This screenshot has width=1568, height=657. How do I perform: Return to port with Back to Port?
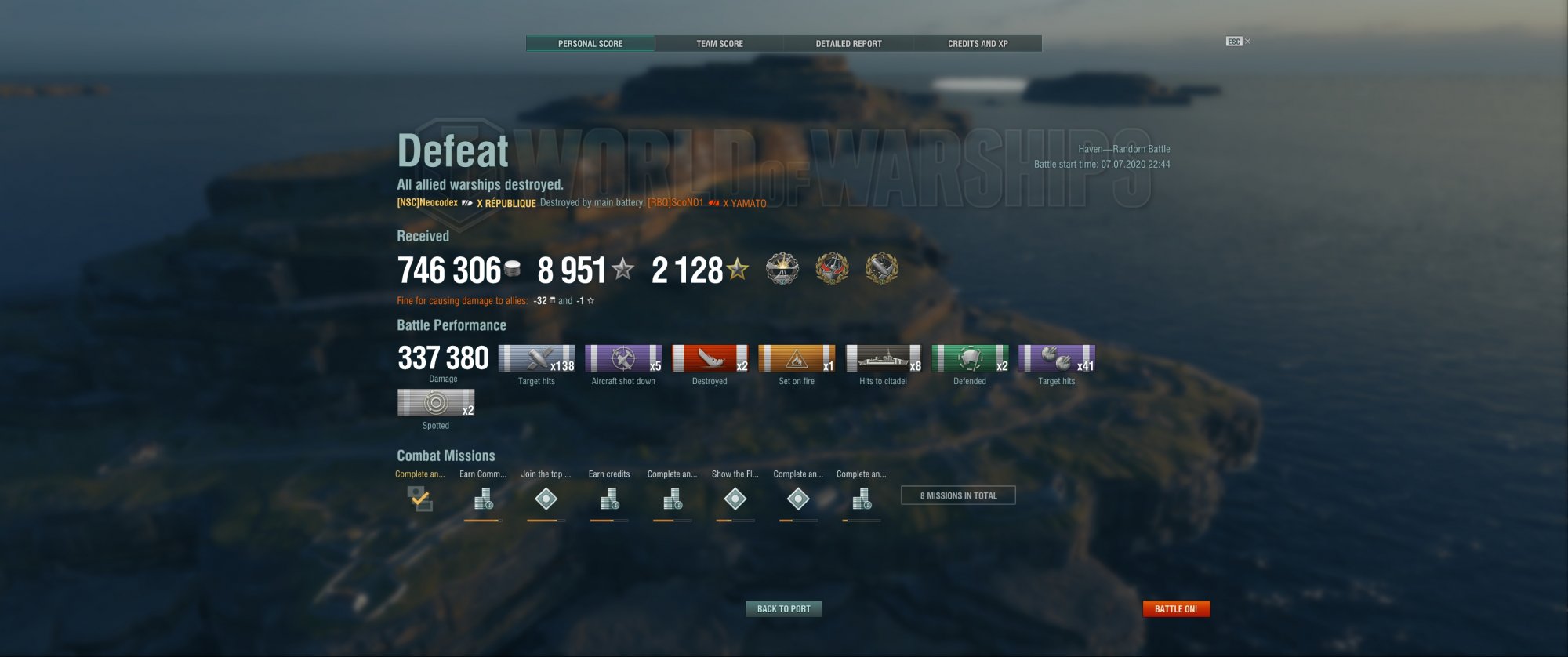[783, 608]
